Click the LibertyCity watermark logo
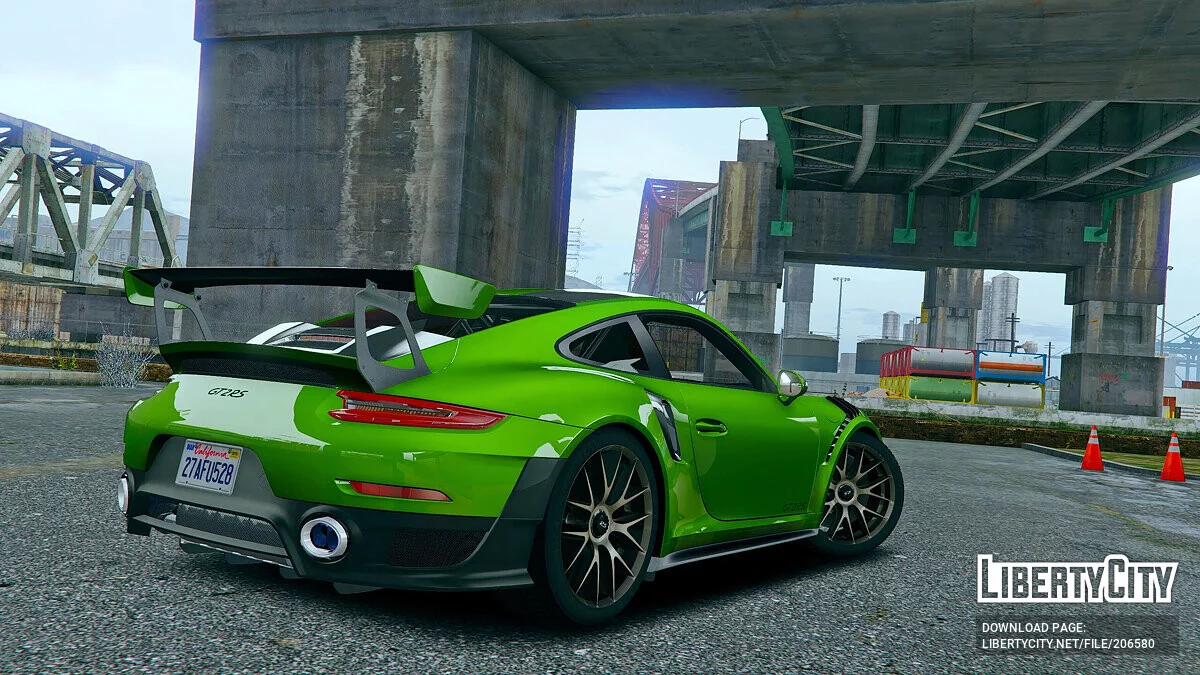Viewport: 1200px width, 675px height. [x=1076, y=579]
